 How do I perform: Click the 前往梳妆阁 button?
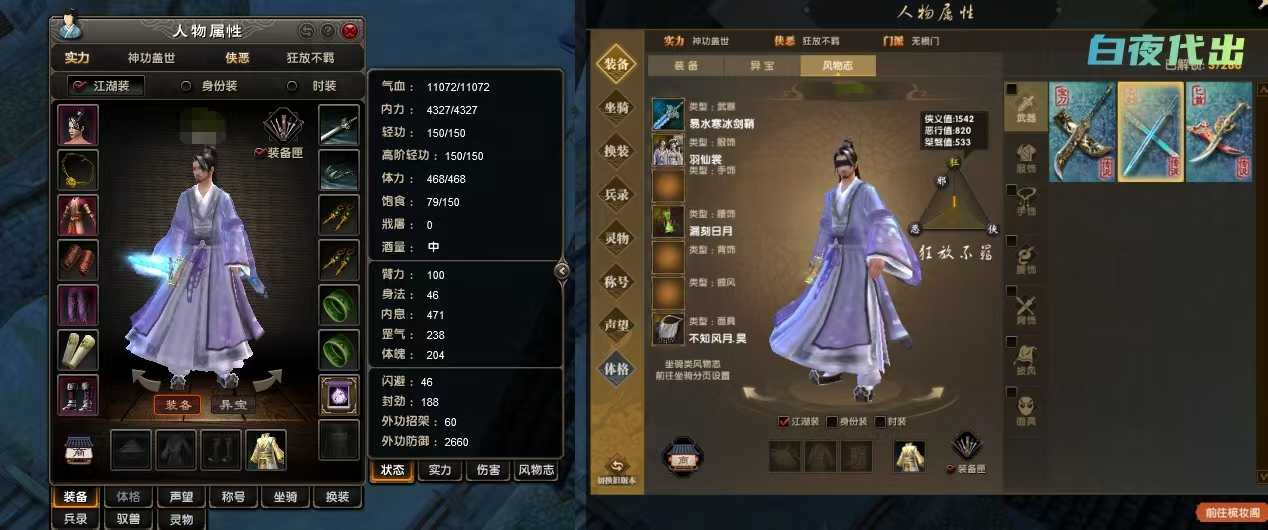1231,512
